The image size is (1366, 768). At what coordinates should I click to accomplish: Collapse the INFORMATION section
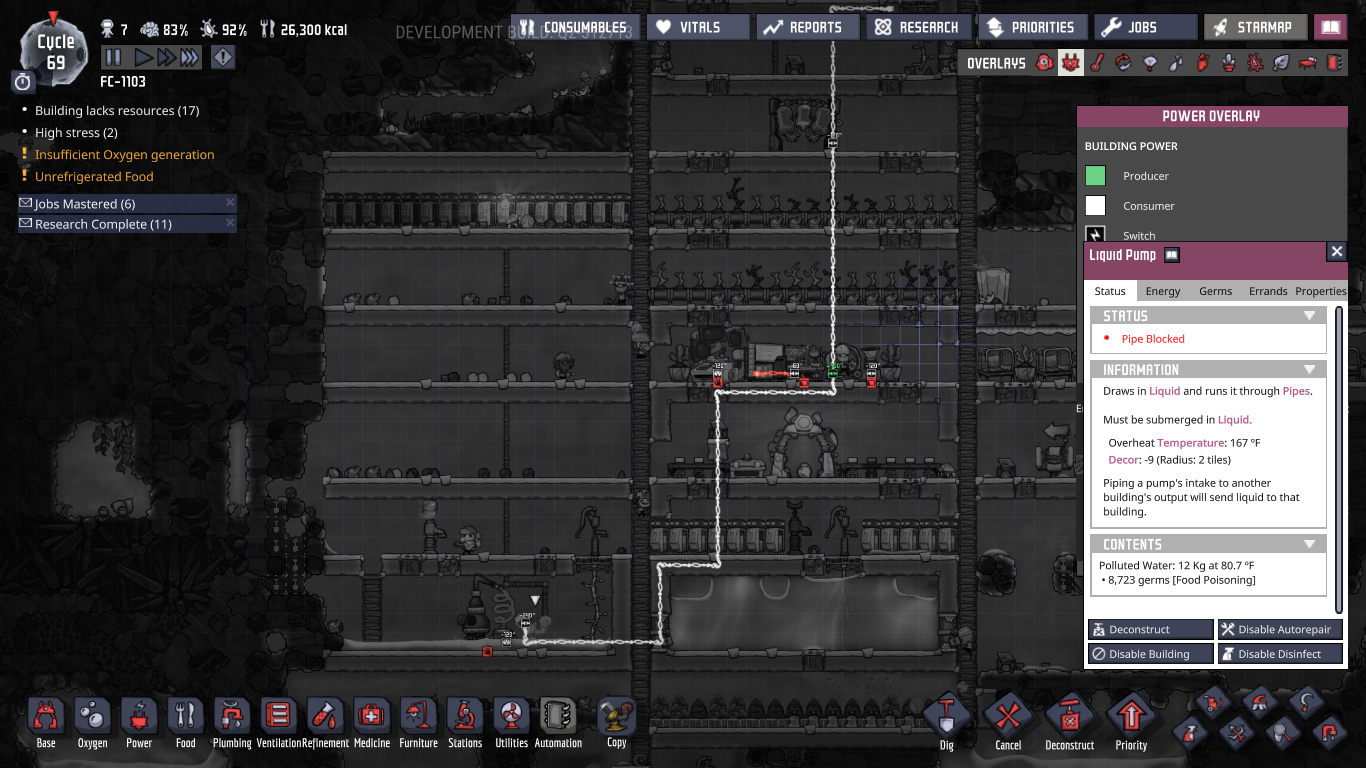point(1310,369)
